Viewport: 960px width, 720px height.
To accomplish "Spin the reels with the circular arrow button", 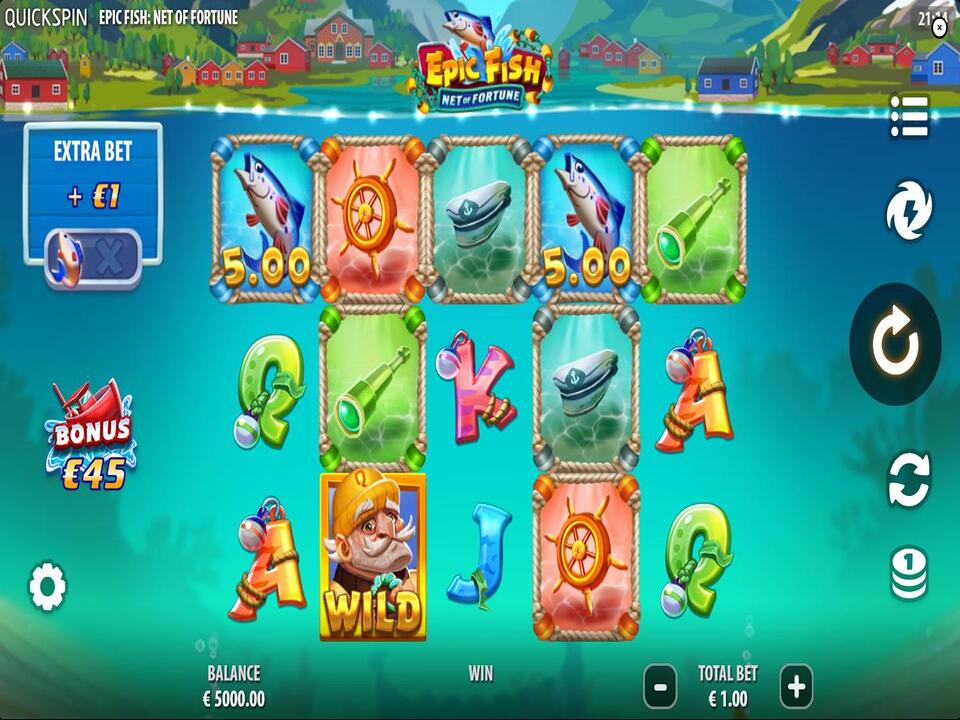I will [894, 344].
